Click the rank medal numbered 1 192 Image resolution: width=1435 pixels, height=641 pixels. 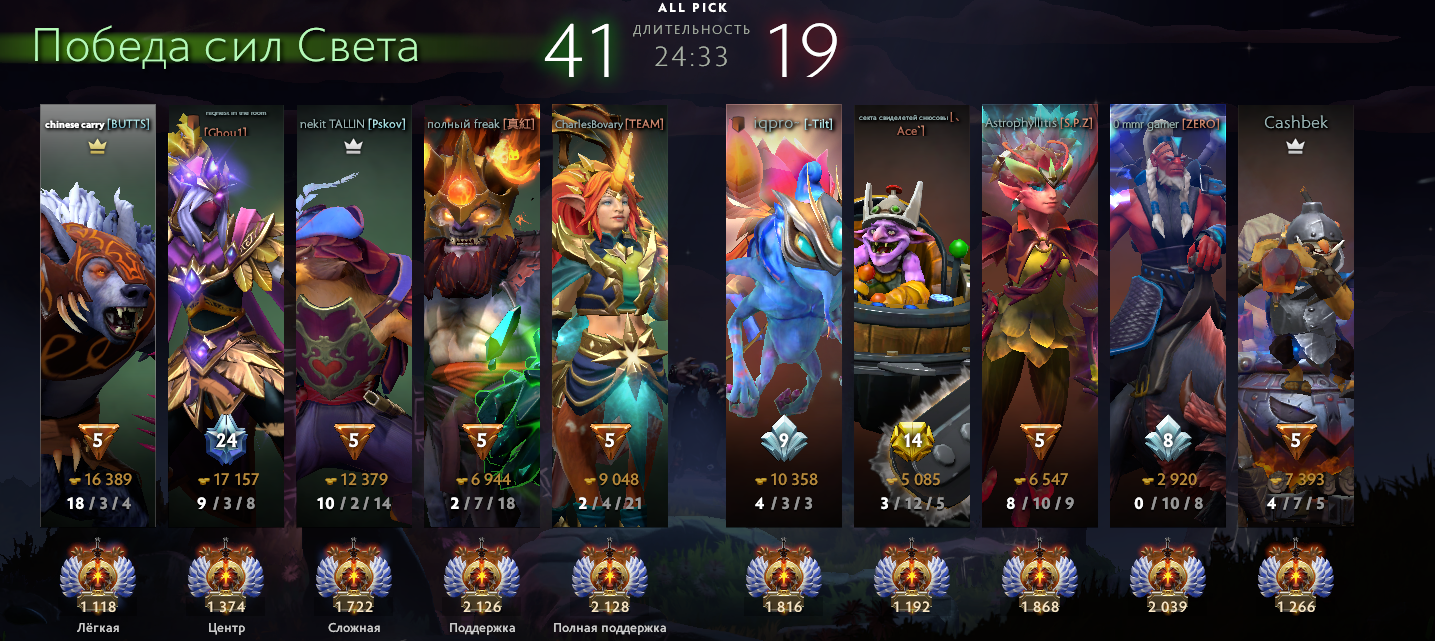click(912, 573)
